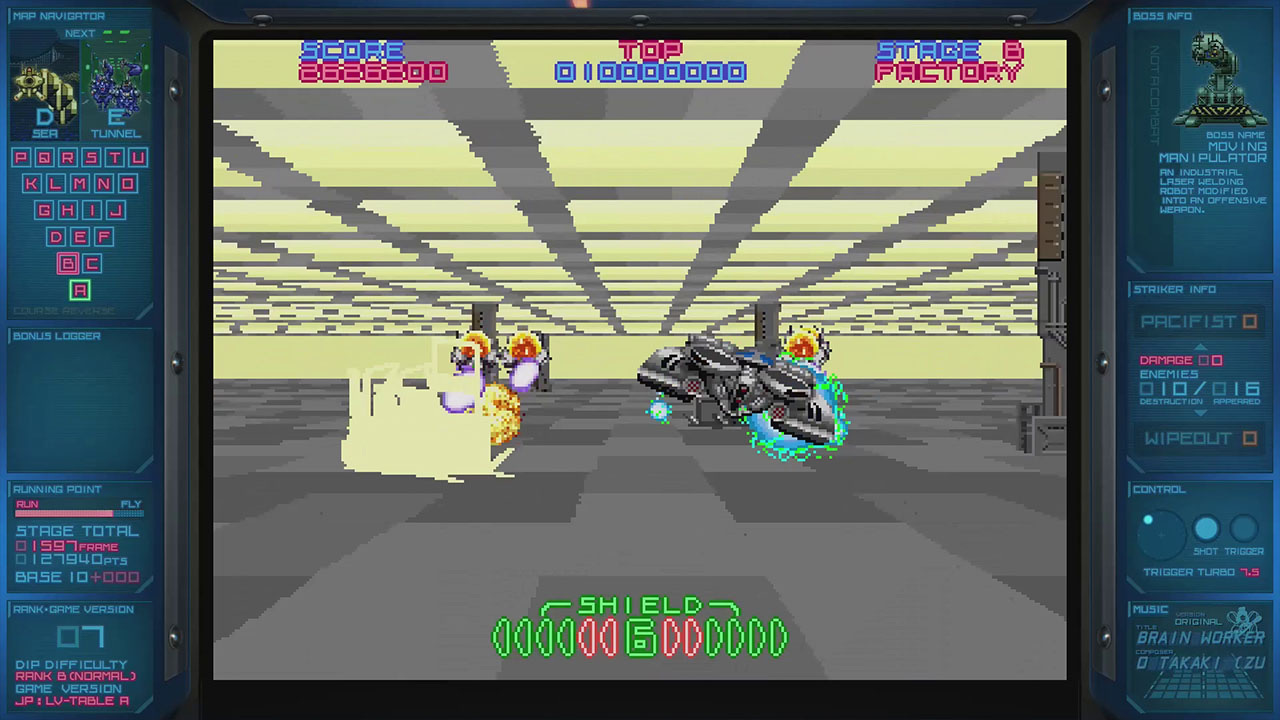Viewport: 1280px width, 720px height.
Task: Click the NEXT label above the stage previews
Action: pyautogui.click(x=80, y=33)
